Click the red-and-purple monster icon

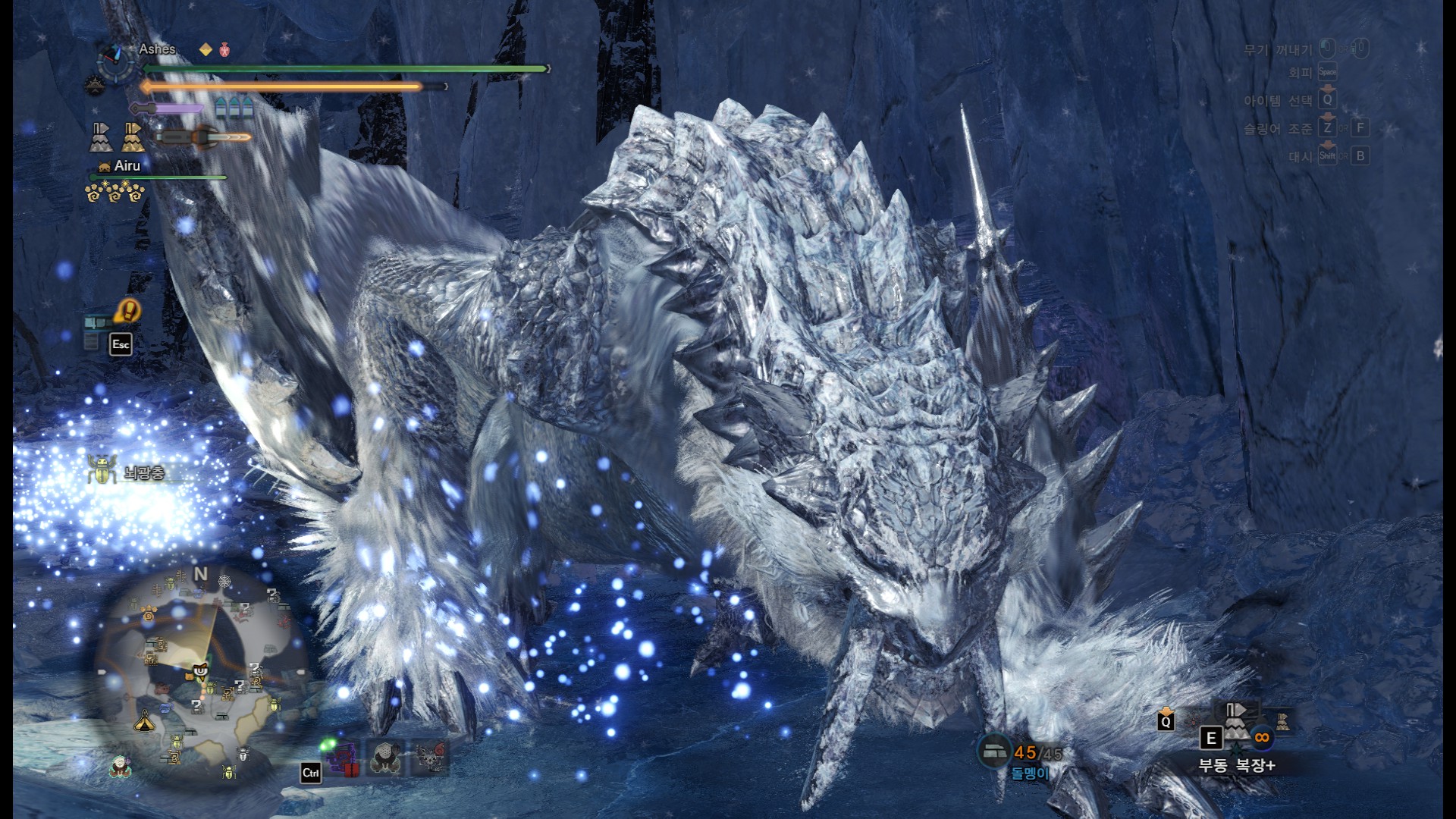click(343, 758)
